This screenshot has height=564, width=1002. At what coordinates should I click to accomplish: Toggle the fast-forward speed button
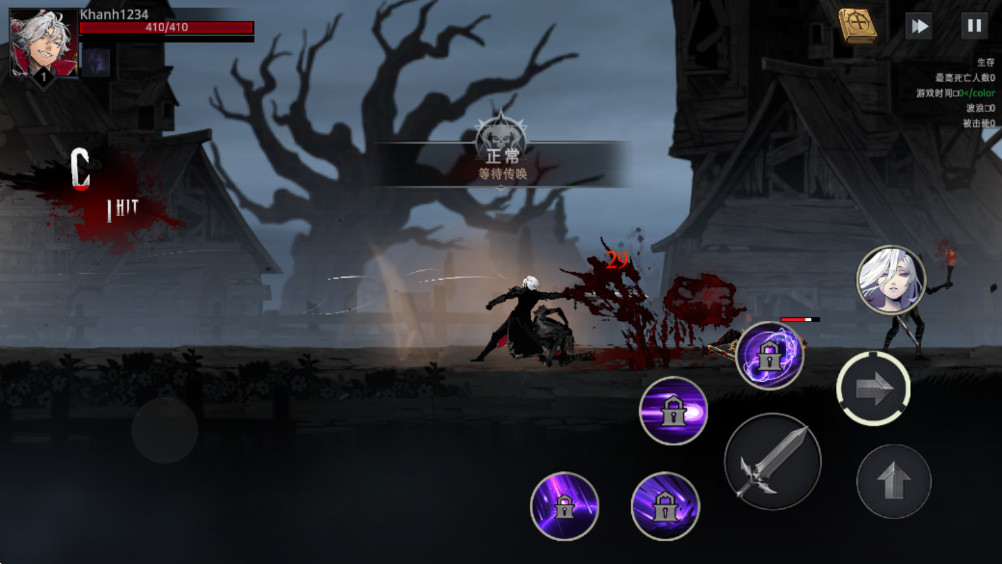tap(918, 26)
